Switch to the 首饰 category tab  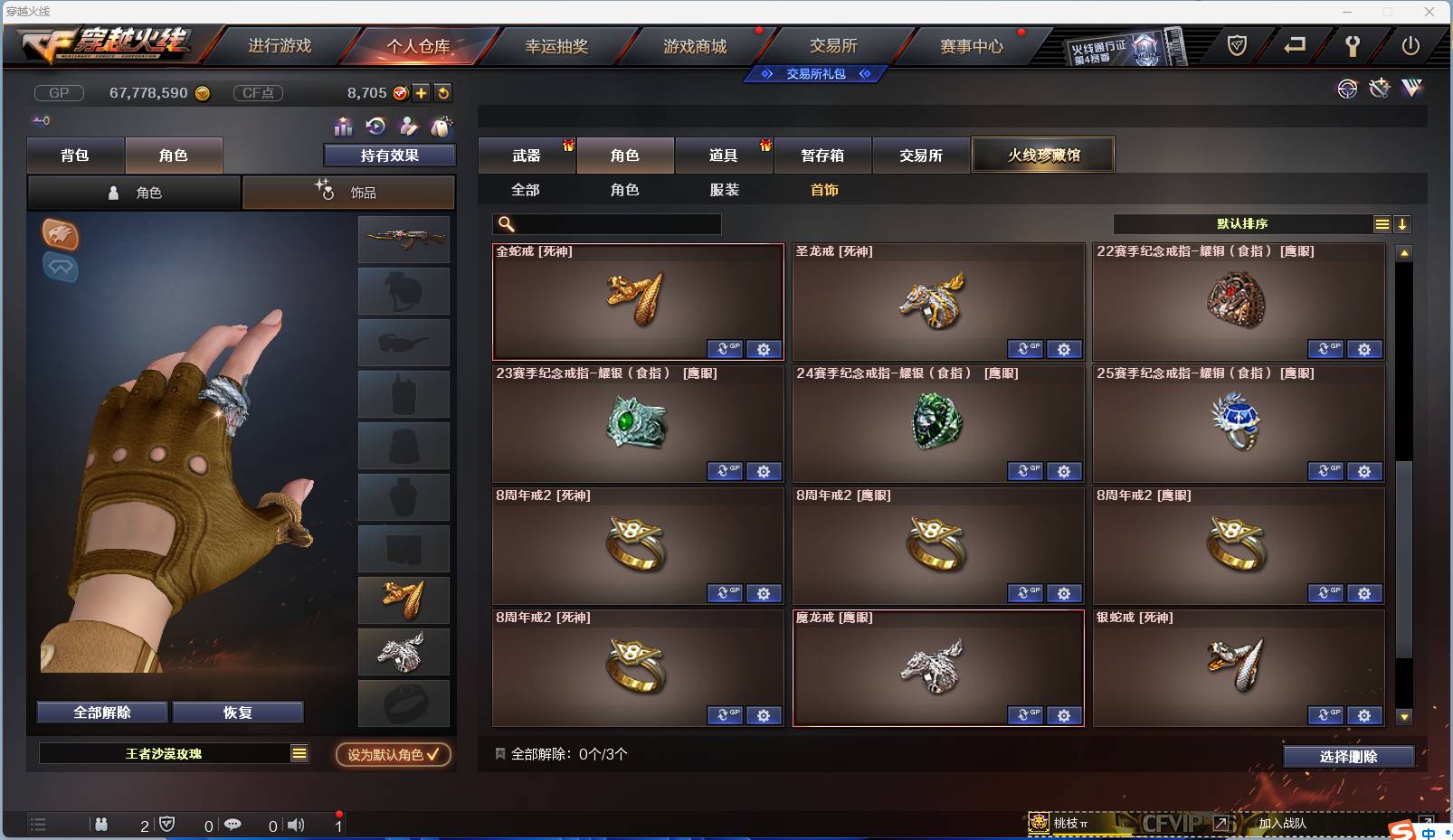click(824, 190)
